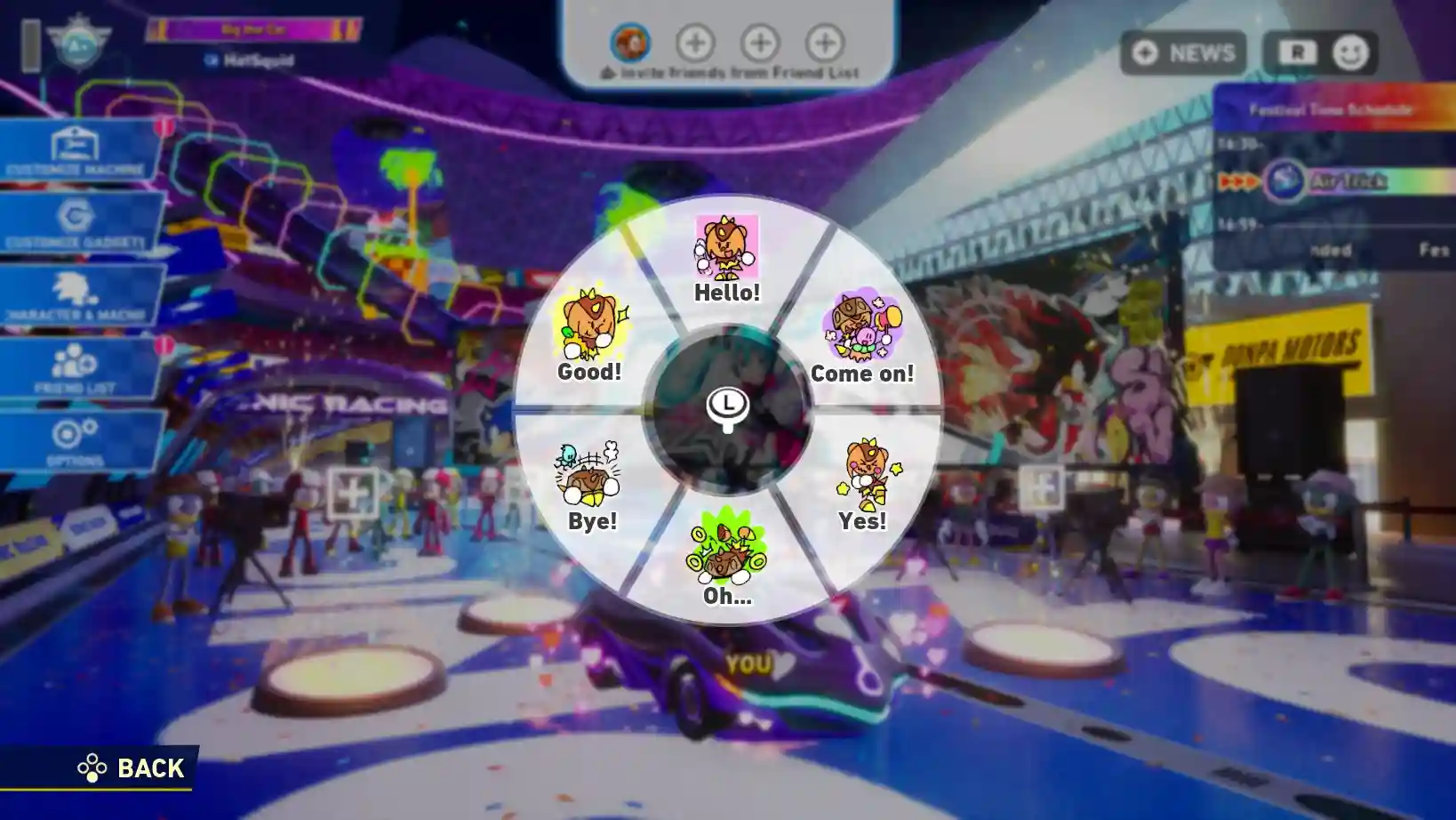Open the rank emblem badge
1456x820 pixels.
pyautogui.click(x=78, y=42)
